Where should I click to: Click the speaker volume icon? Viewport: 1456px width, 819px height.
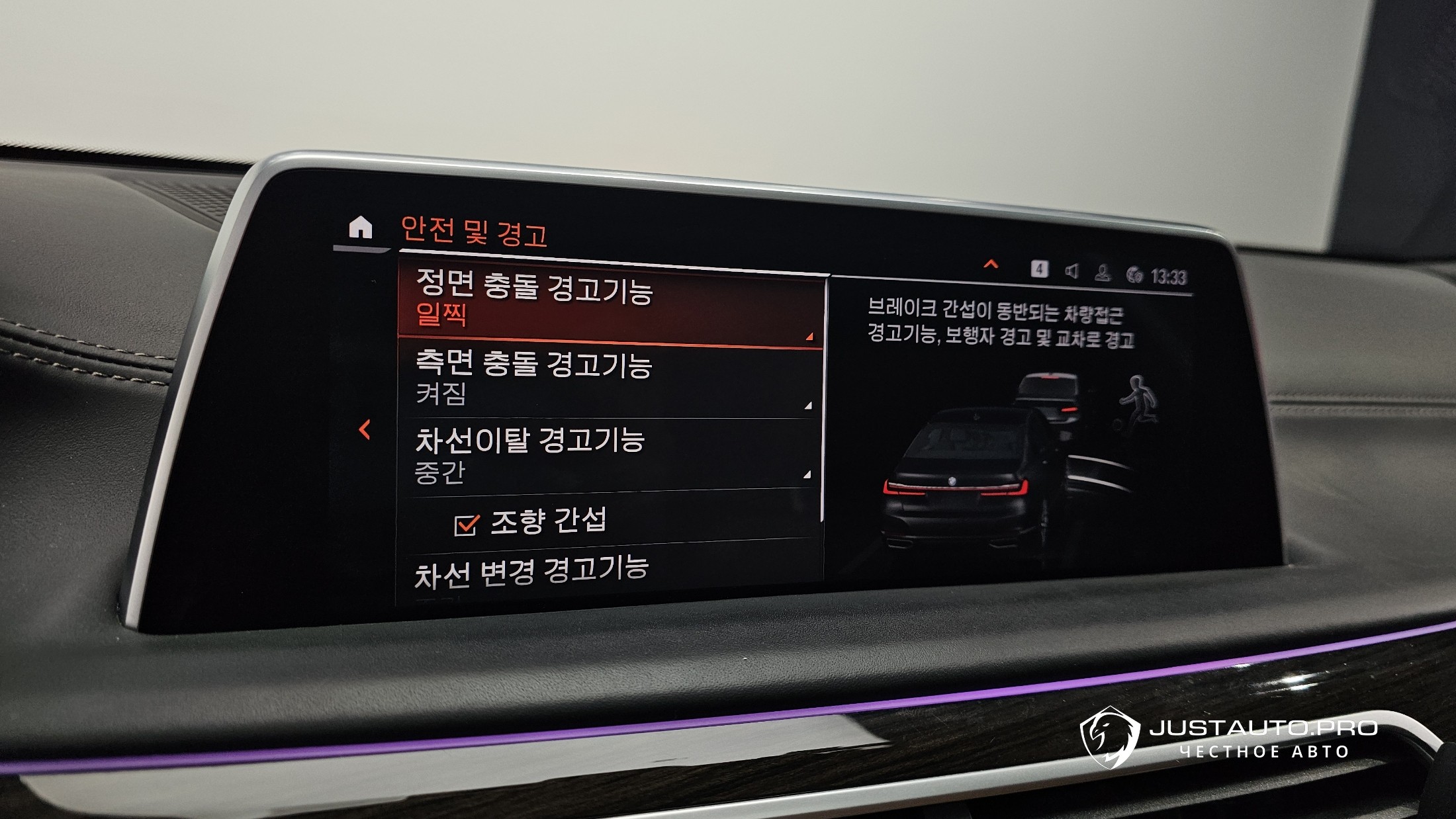tap(1071, 271)
